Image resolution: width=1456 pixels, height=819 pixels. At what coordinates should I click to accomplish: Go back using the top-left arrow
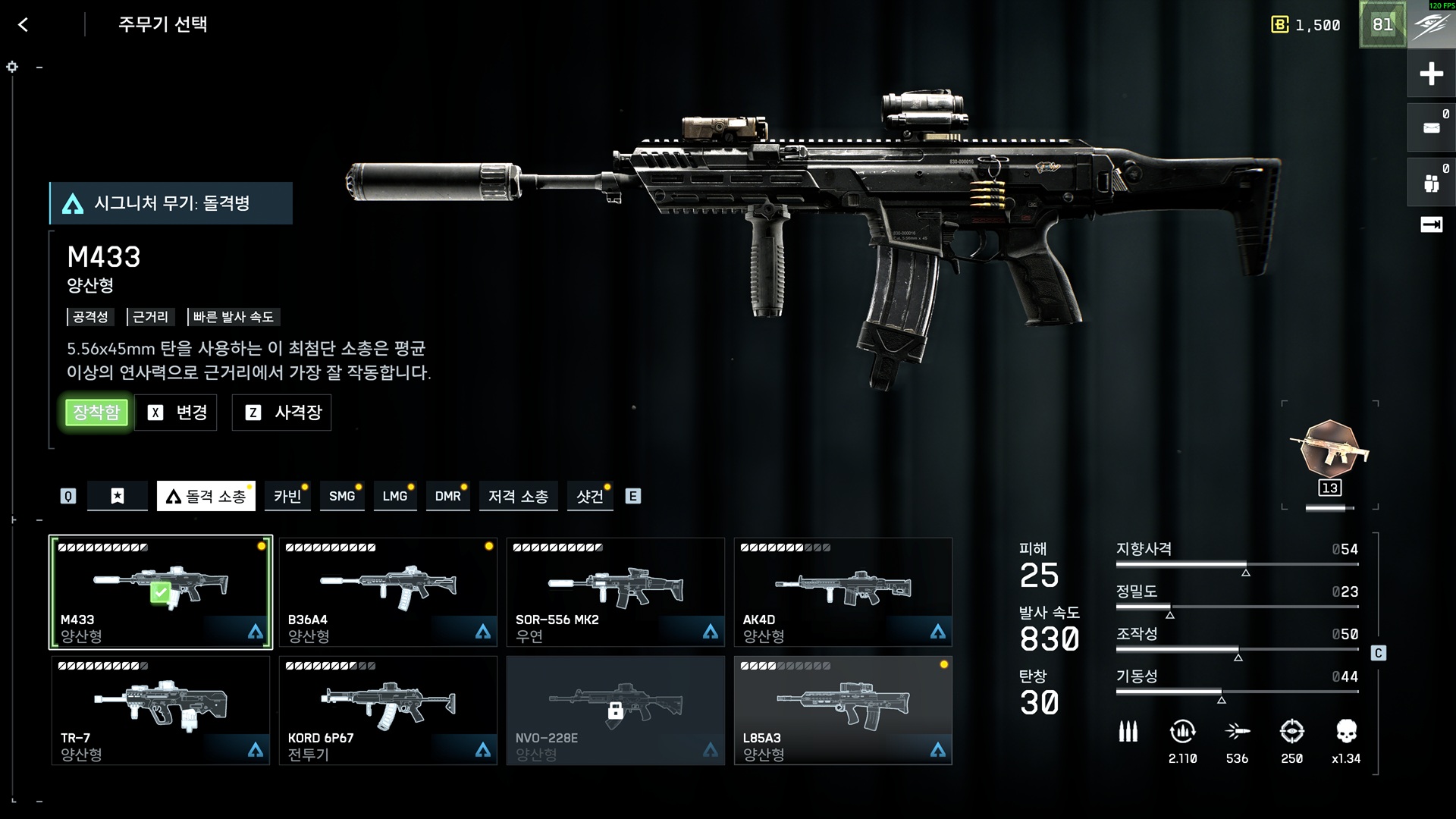click(24, 25)
